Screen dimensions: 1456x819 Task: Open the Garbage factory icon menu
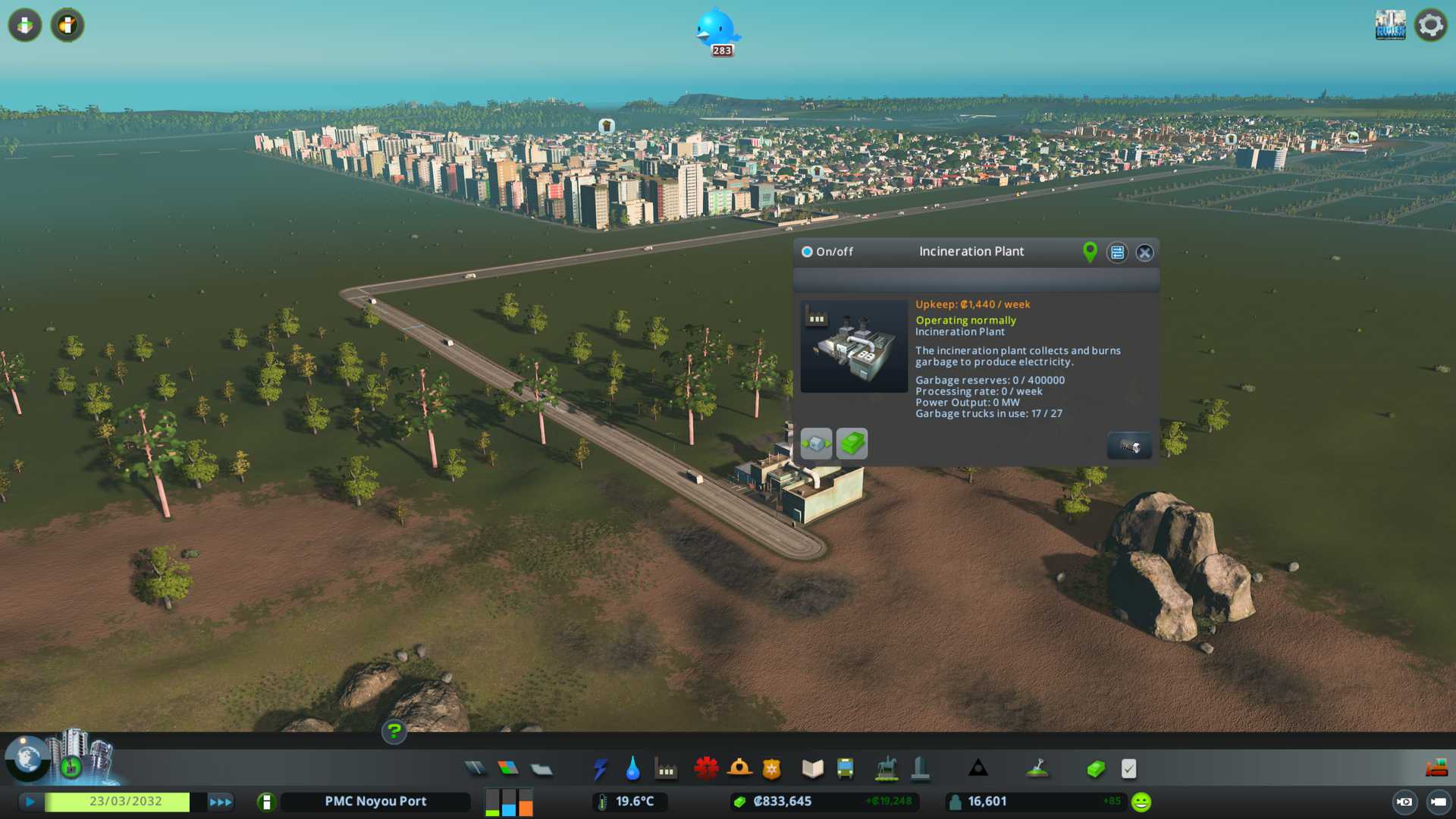pos(666,770)
